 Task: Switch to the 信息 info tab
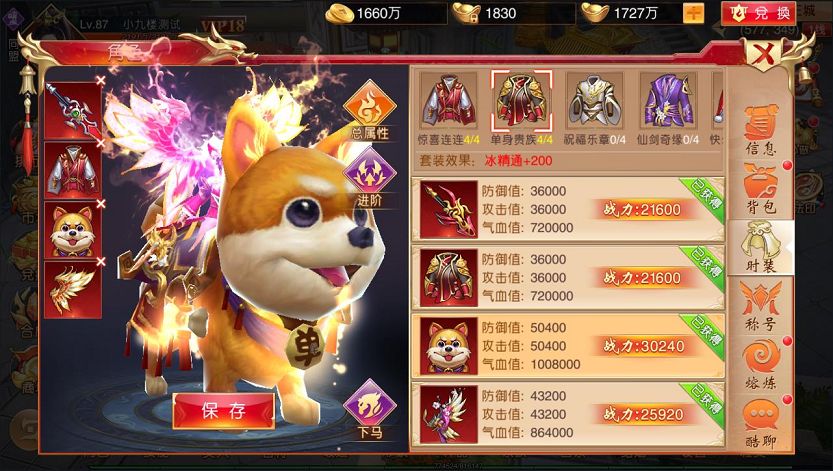[764, 132]
